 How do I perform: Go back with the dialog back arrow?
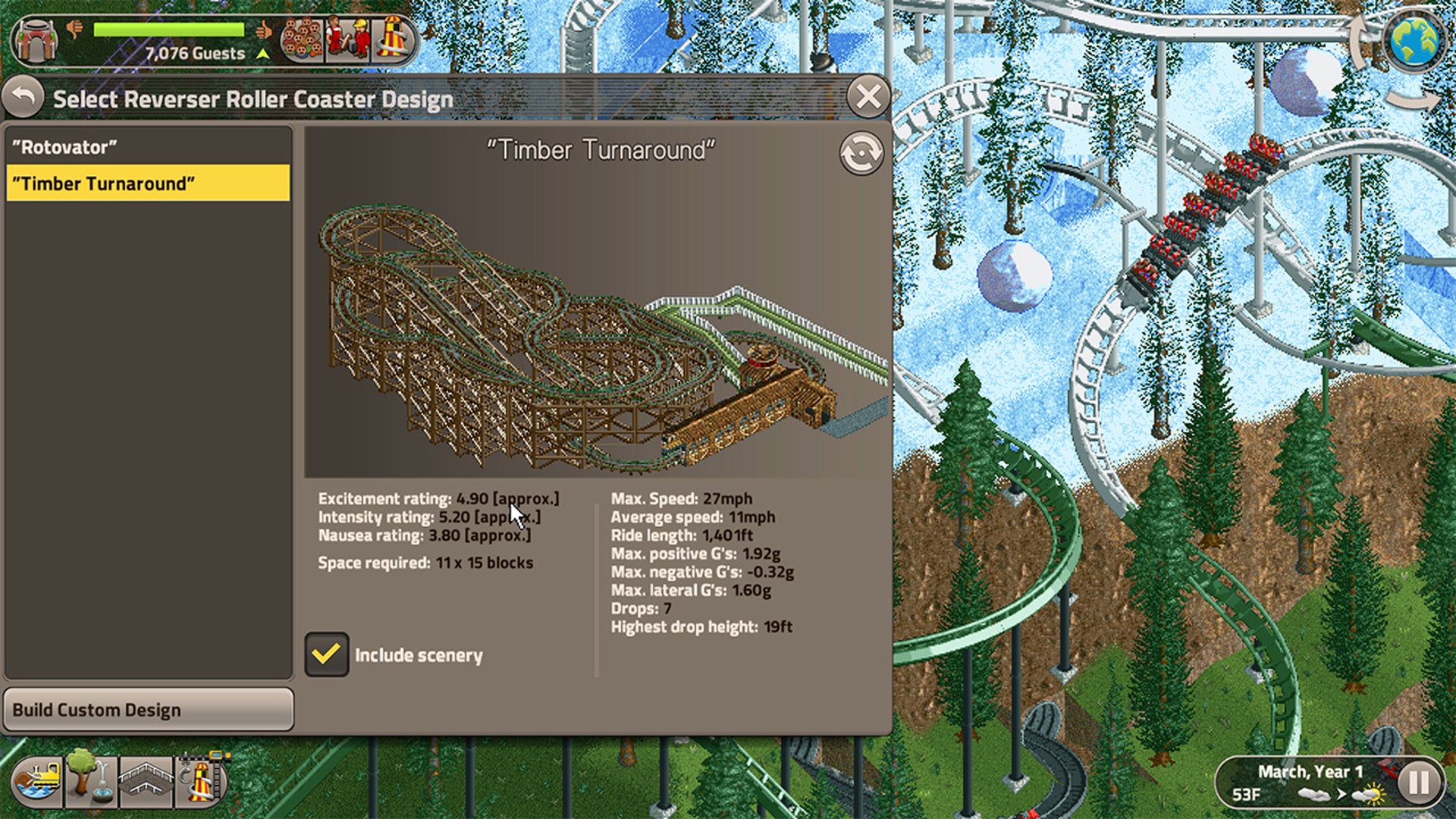pyautogui.click(x=24, y=97)
